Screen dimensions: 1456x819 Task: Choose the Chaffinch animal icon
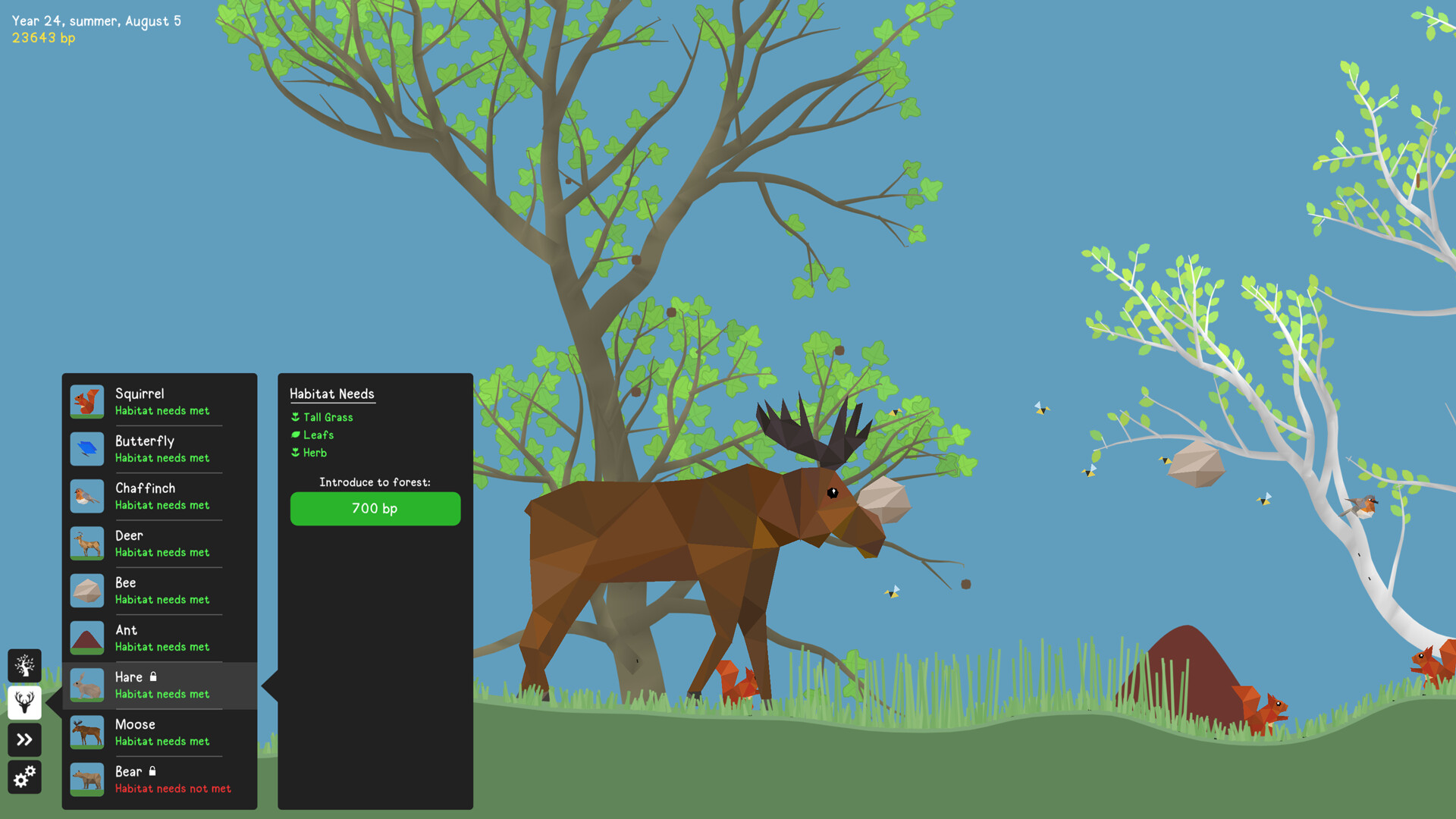86,495
